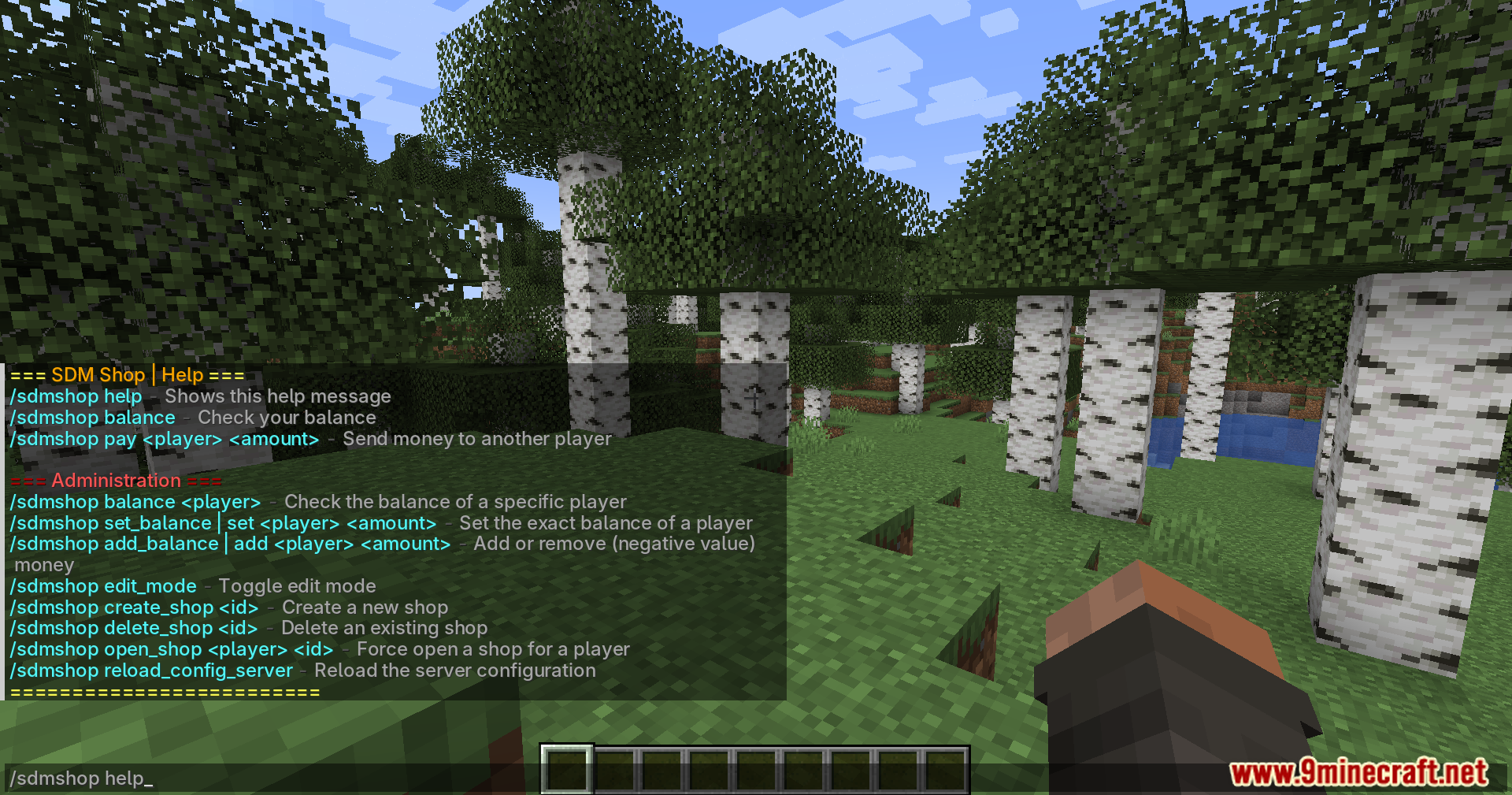Click /sdmshop reload_config_server in chat
Screen dimensions: 1512x795
[x=150, y=671]
